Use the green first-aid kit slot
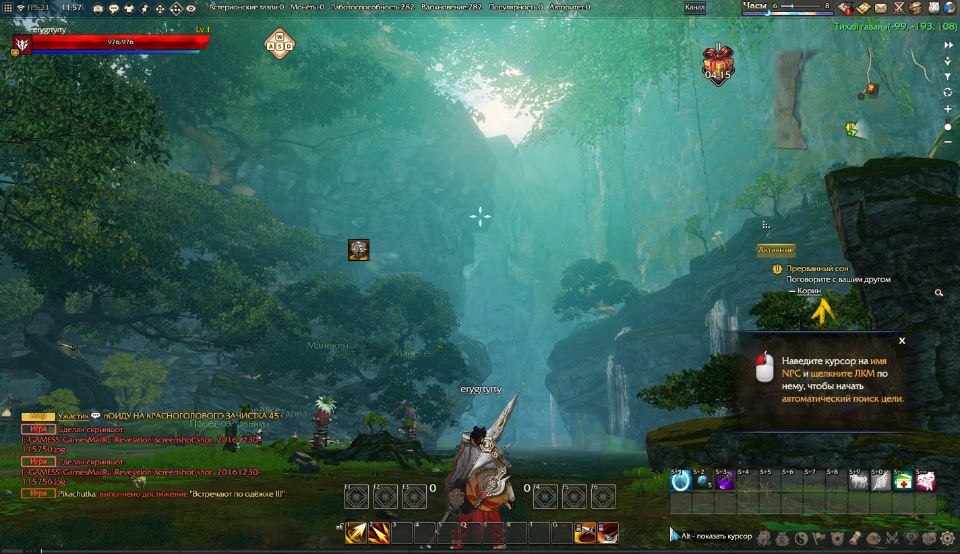The image size is (960, 554). pos(902,482)
